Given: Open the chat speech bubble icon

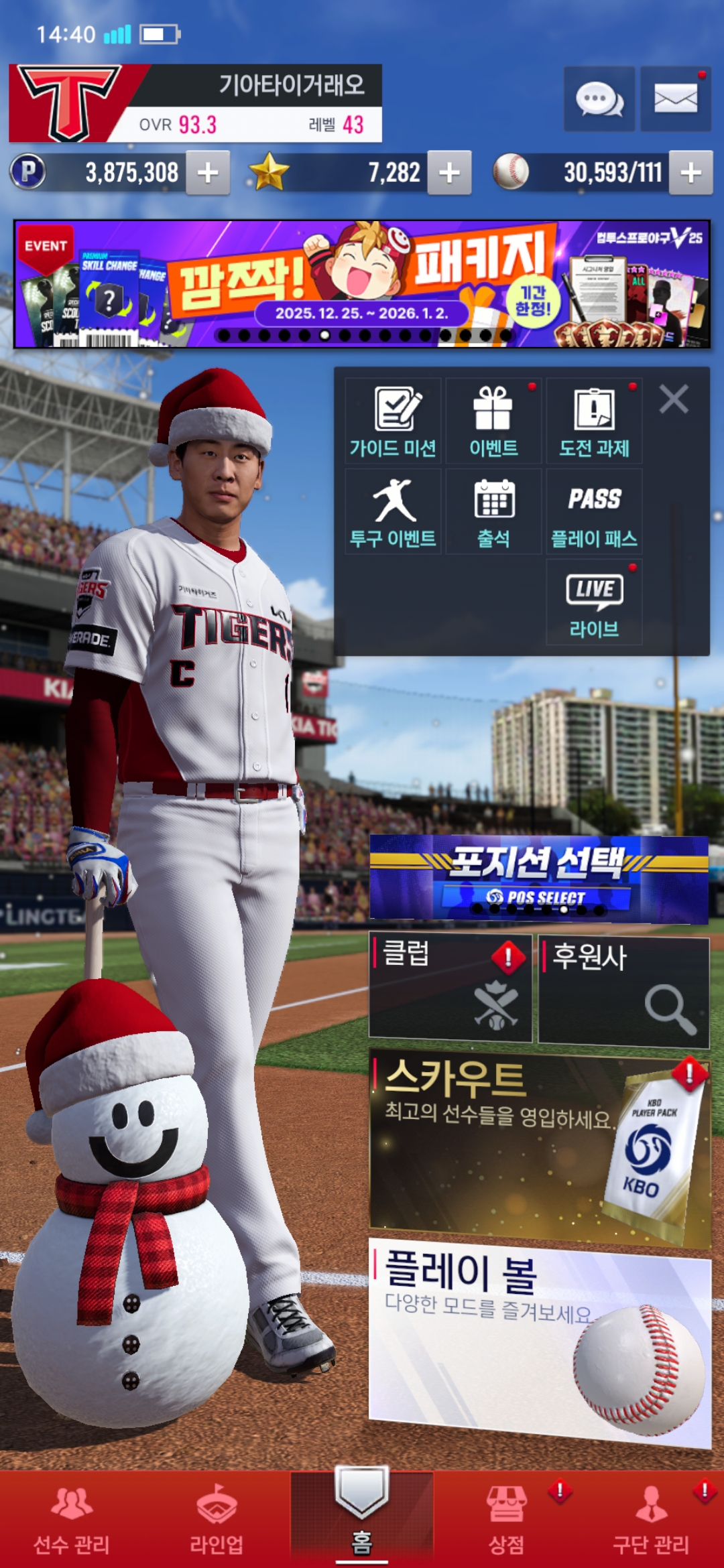Looking at the screenshot, I should (599, 99).
